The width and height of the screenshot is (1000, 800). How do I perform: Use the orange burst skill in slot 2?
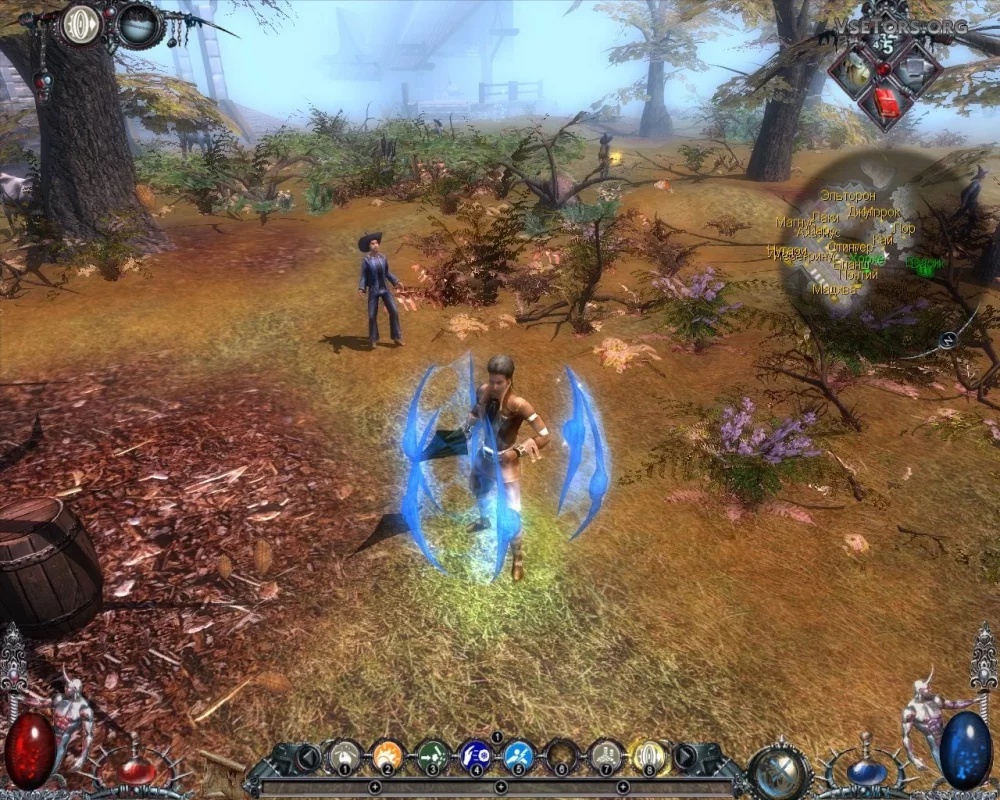point(387,755)
